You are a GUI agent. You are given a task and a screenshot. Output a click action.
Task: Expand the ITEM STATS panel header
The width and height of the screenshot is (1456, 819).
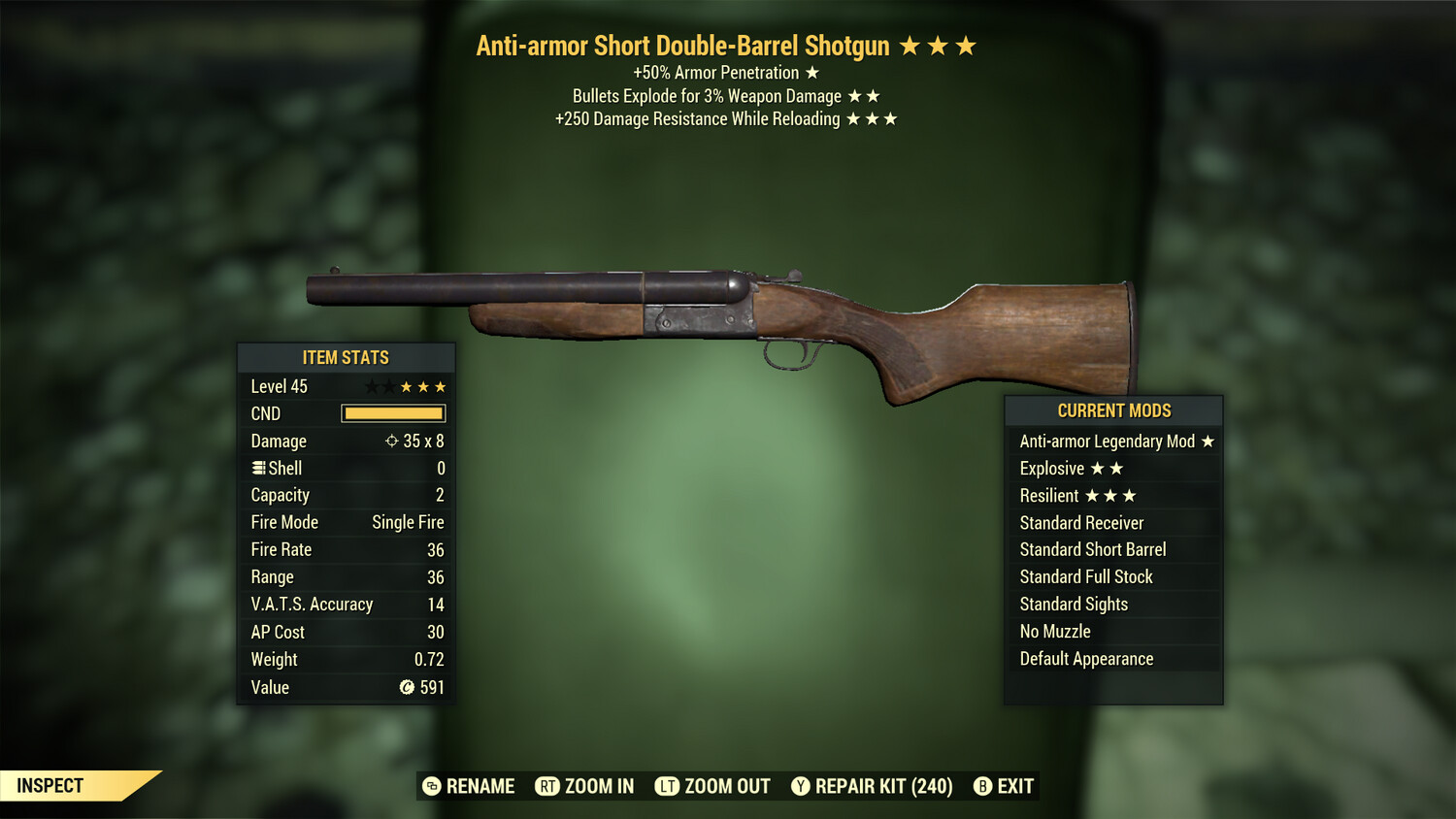tap(346, 357)
